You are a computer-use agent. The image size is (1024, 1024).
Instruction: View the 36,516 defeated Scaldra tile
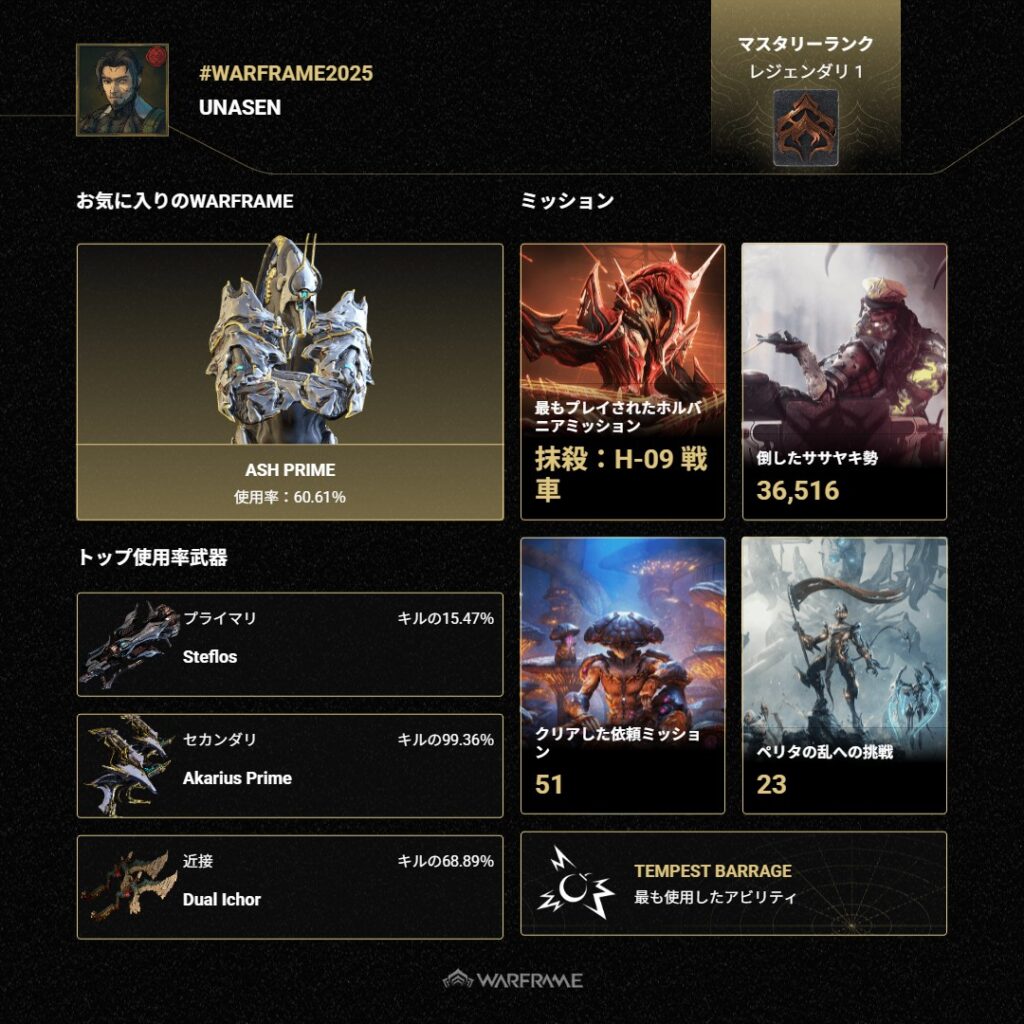[844, 381]
